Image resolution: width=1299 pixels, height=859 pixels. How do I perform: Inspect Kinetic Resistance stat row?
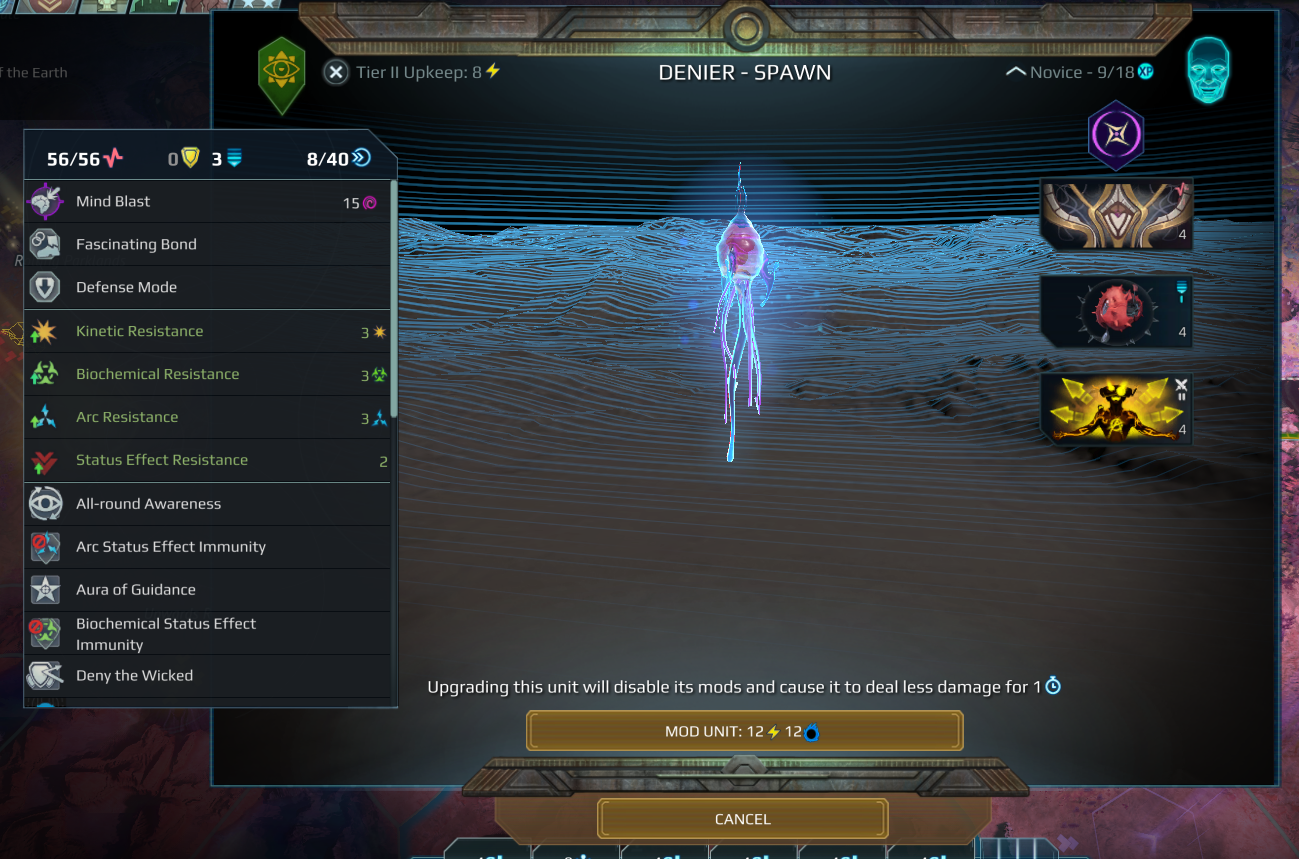pyautogui.click(x=207, y=331)
